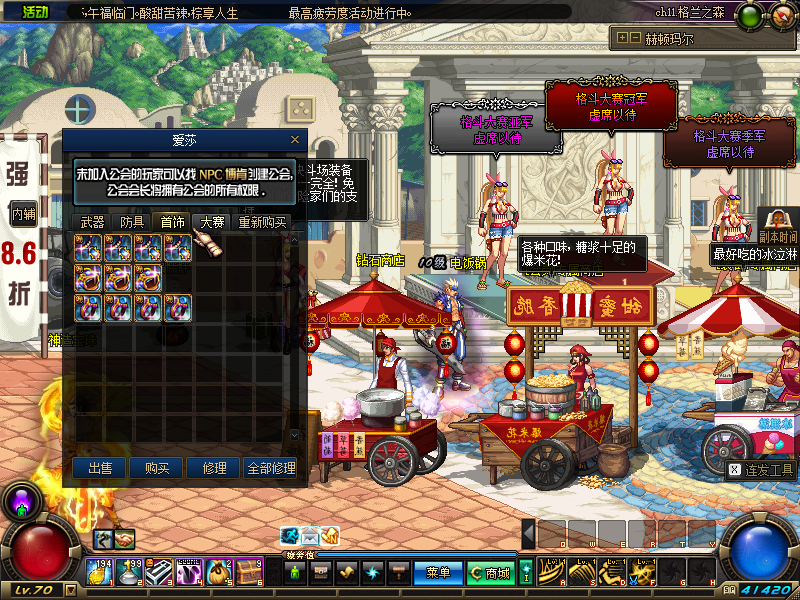Screen dimensions: 800x600
Task: Switch to the 重新购买 tab
Action: (x=262, y=222)
